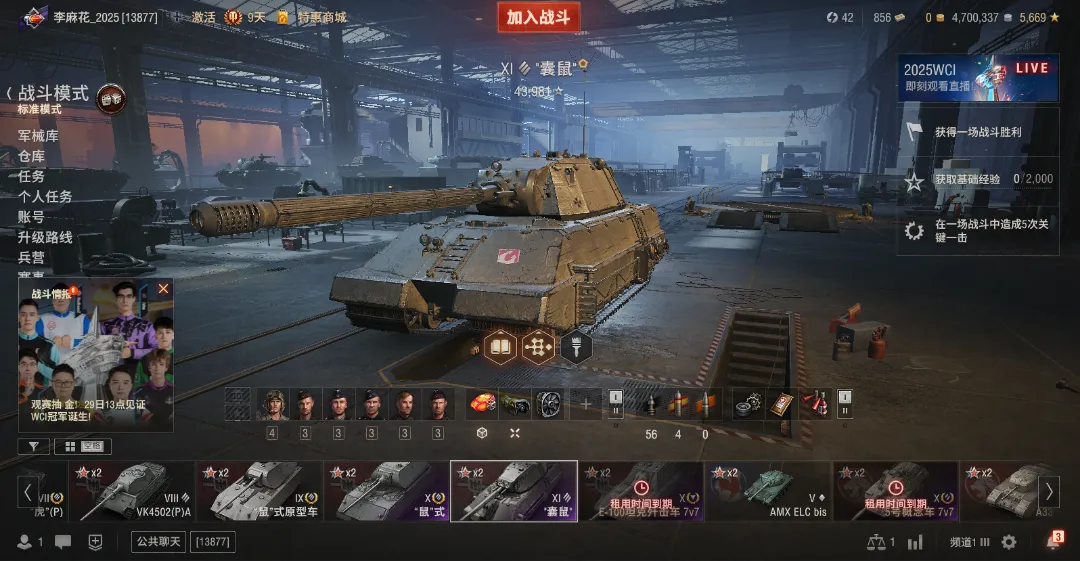This screenshot has width=1080, height=561.
Task: Select the VK4502(P)A tank in carousel
Action: pos(132,491)
